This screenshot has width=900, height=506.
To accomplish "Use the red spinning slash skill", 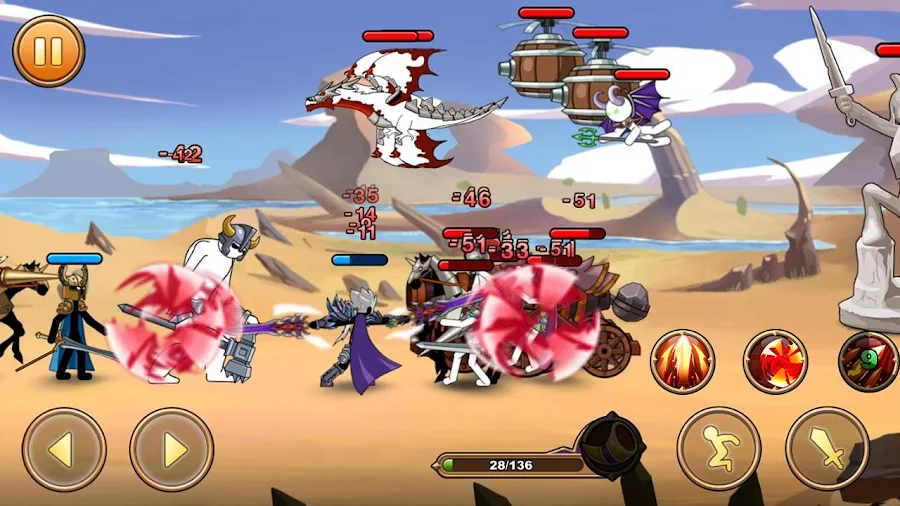I will 775,361.
